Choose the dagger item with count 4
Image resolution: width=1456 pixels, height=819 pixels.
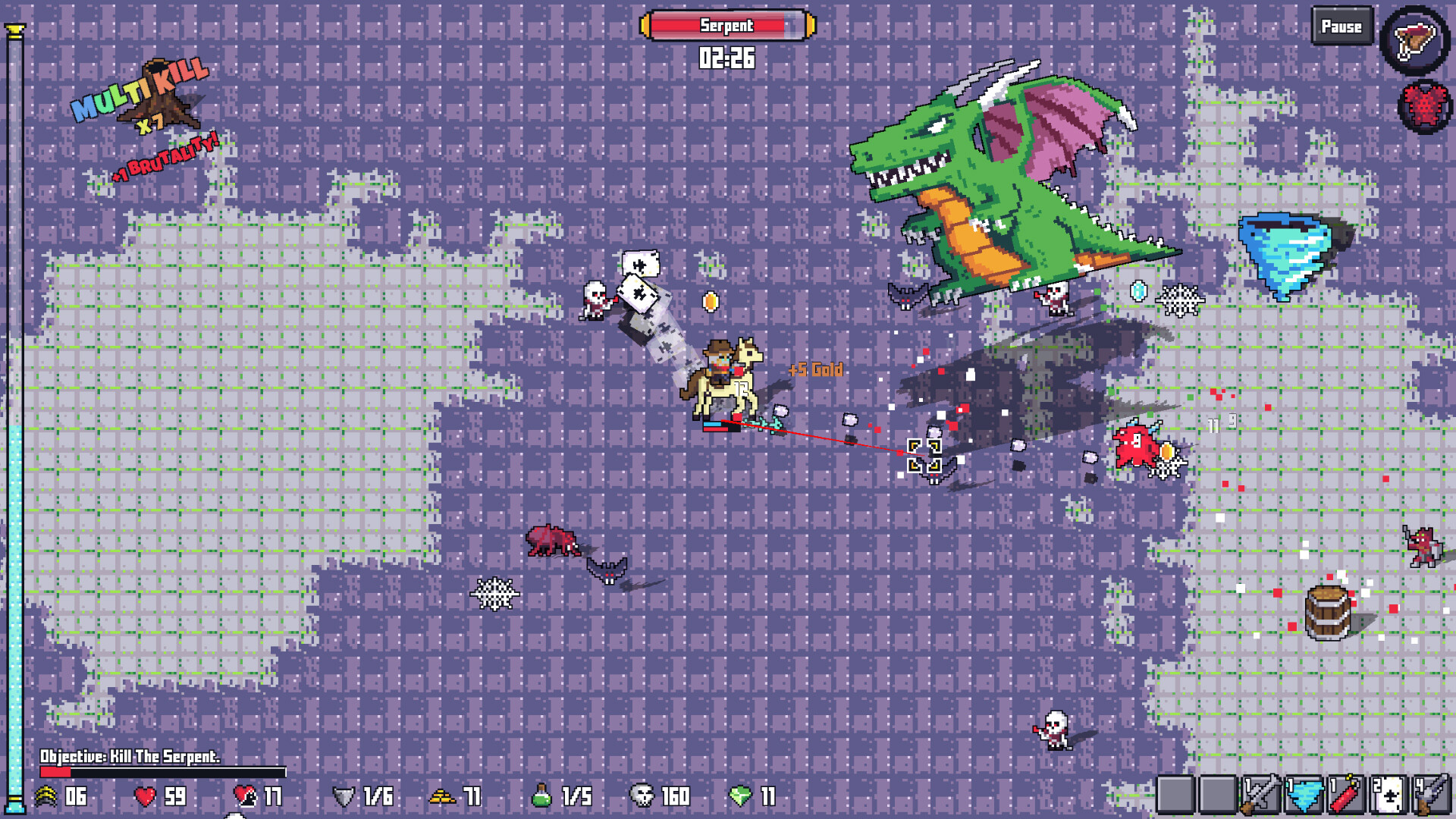point(1430,793)
